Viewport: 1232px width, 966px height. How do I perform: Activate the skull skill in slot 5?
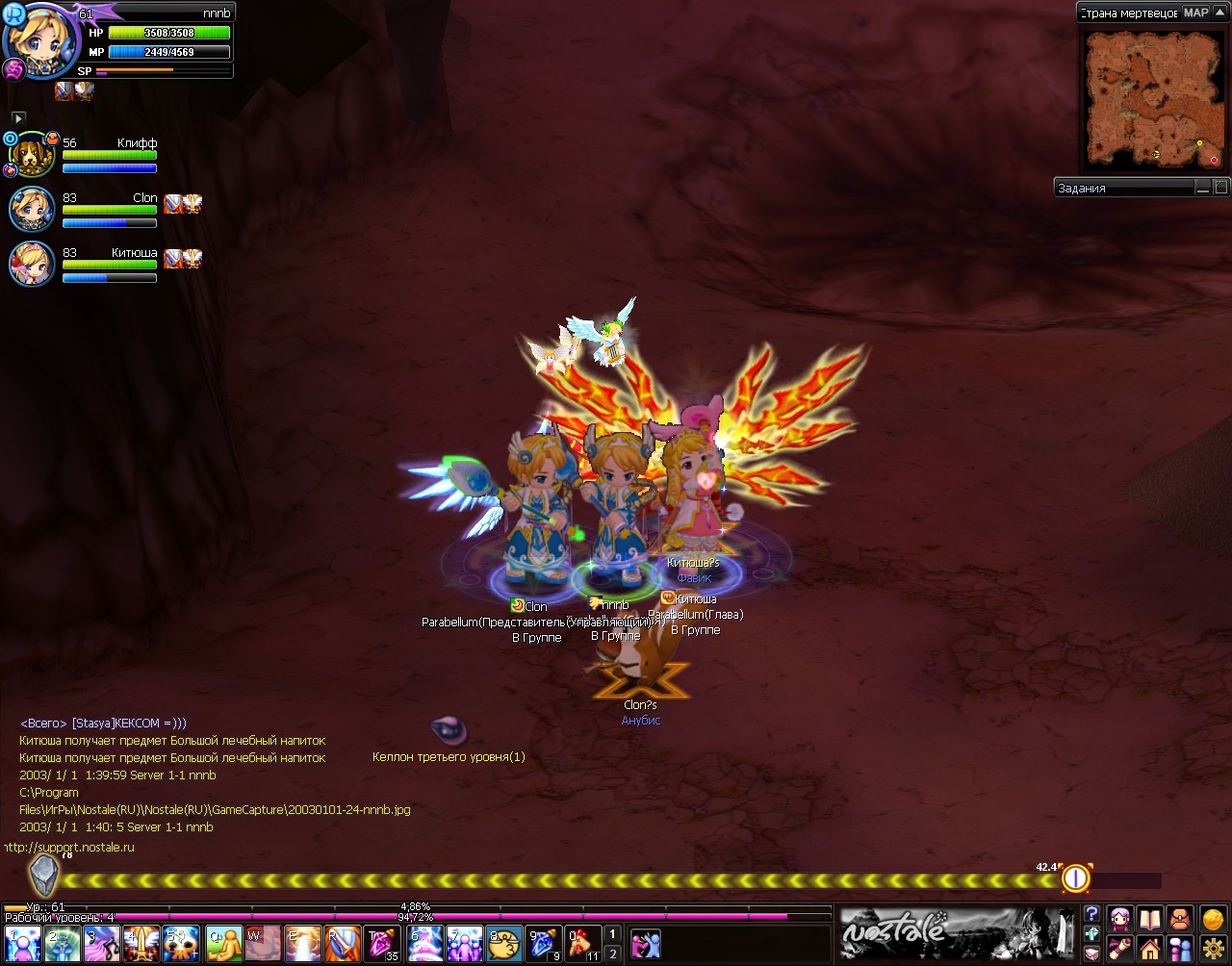pos(181,944)
